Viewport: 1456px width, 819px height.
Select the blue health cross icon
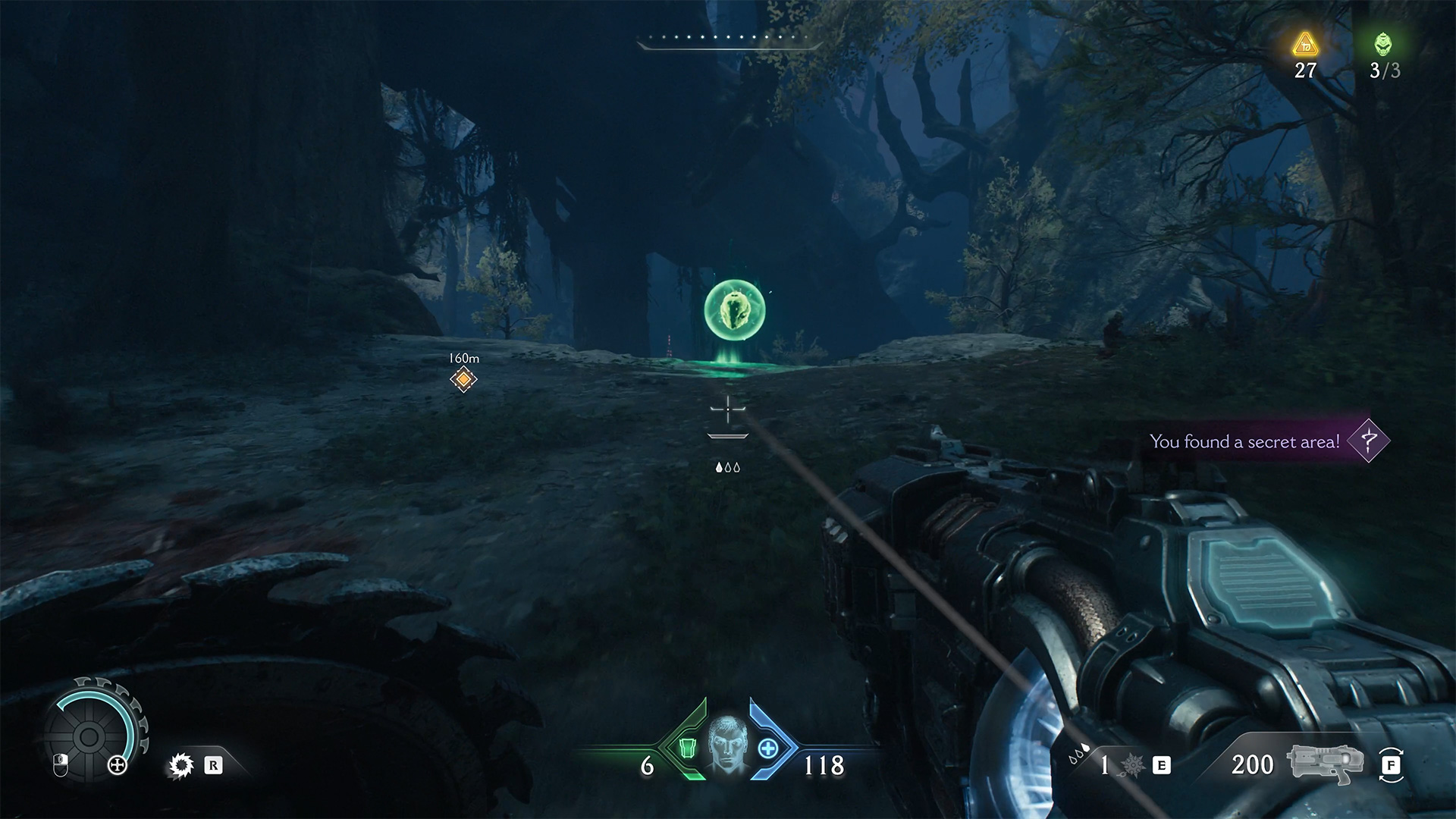tap(767, 749)
